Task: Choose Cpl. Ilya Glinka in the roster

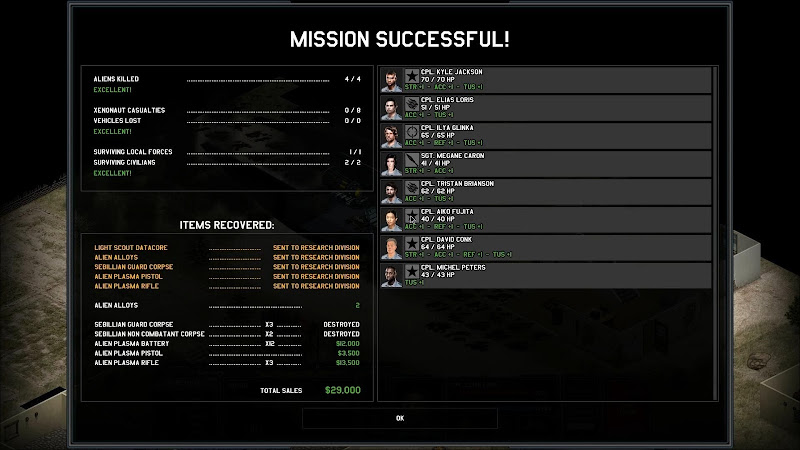Action: coord(545,136)
